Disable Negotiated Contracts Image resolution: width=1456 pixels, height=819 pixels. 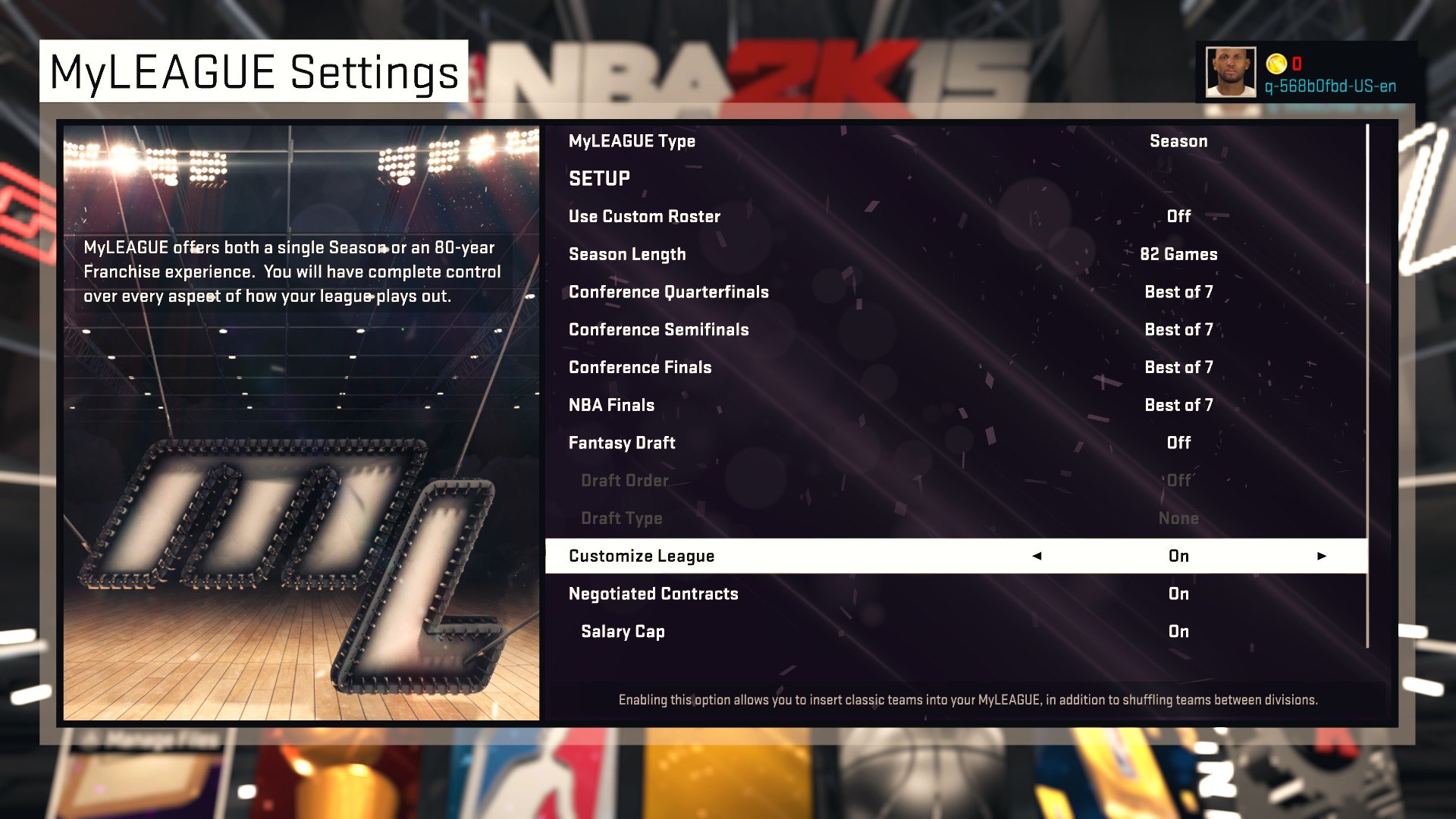tap(1179, 594)
